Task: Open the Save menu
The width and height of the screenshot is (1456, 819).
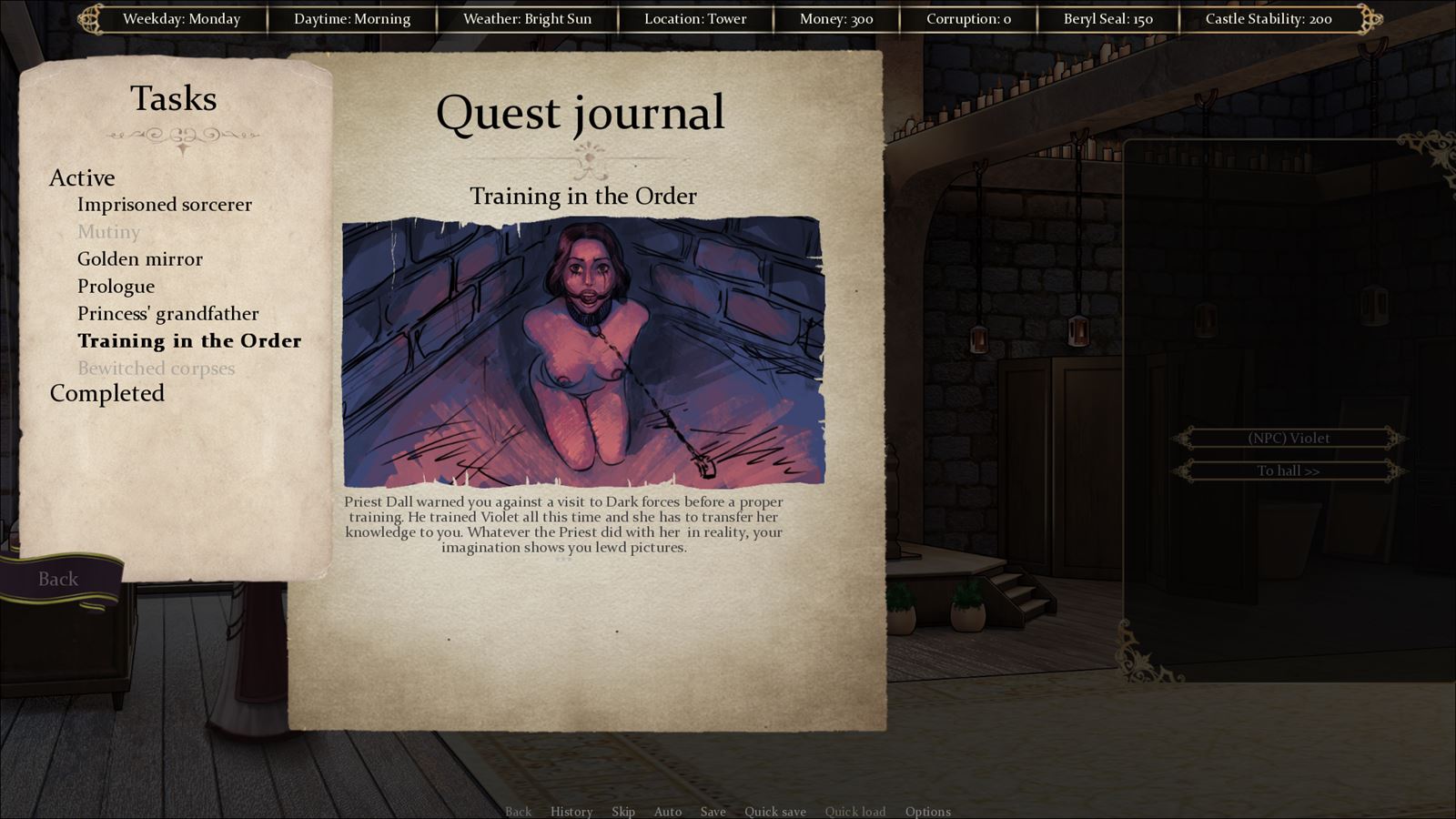Action: click(x=713, y=812)
